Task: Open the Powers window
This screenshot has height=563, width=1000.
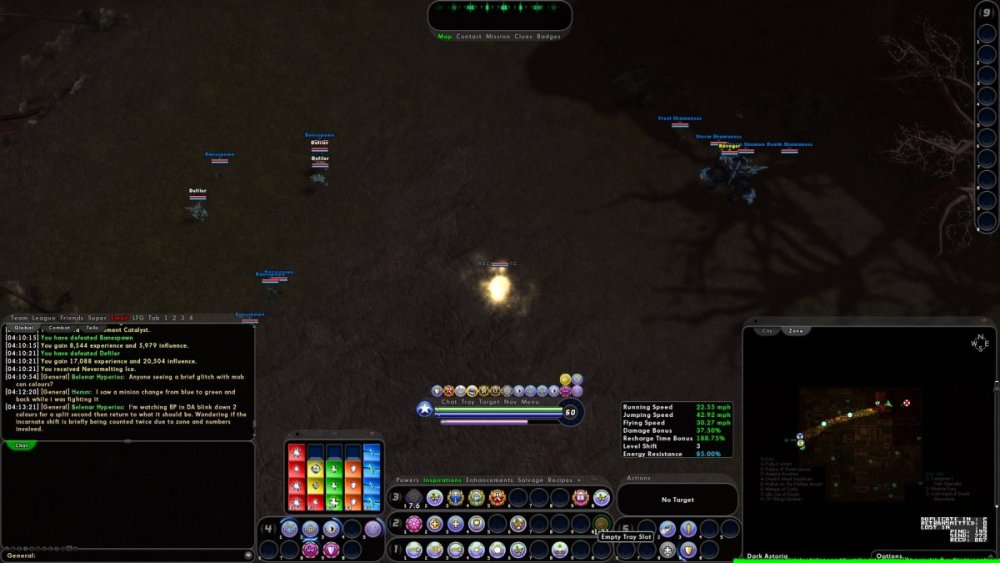Action: coord(407,480)
